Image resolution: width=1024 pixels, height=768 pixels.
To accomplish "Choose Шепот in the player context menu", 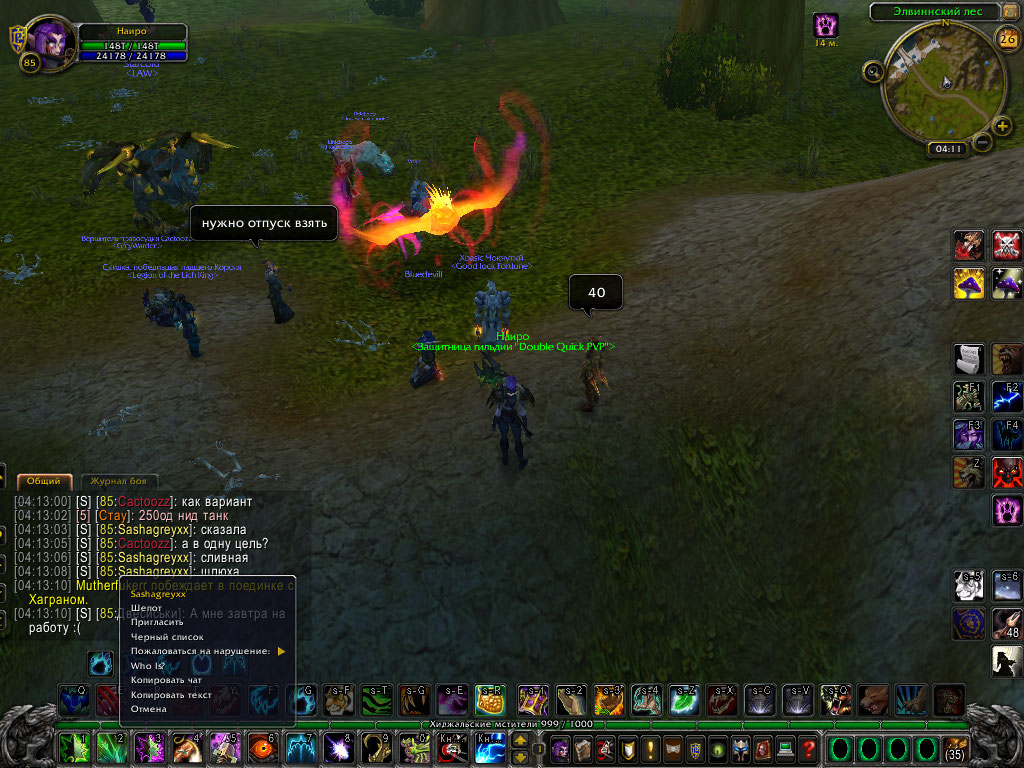I will pos(147,608).
